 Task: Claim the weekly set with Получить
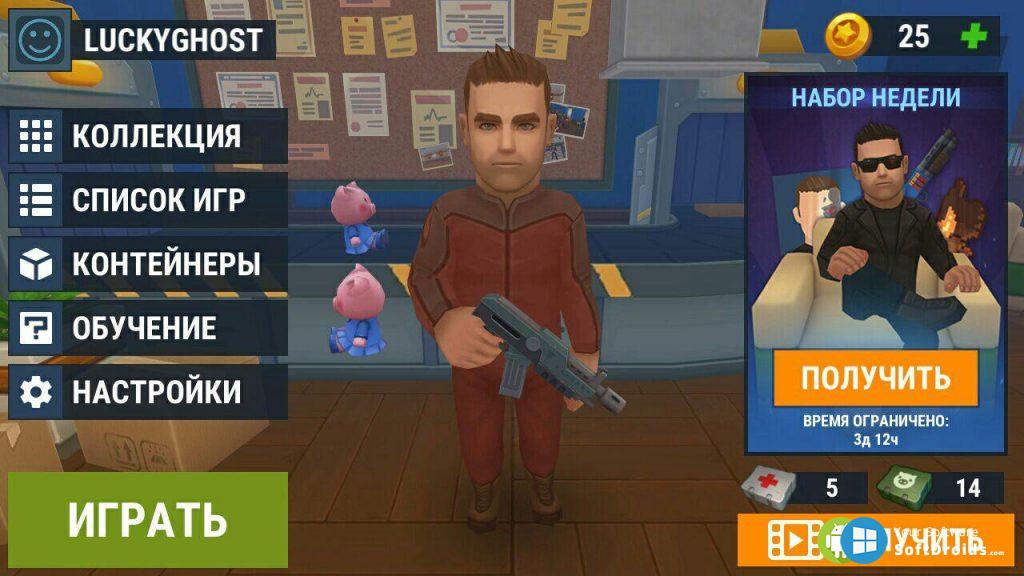tap(875, 378)
